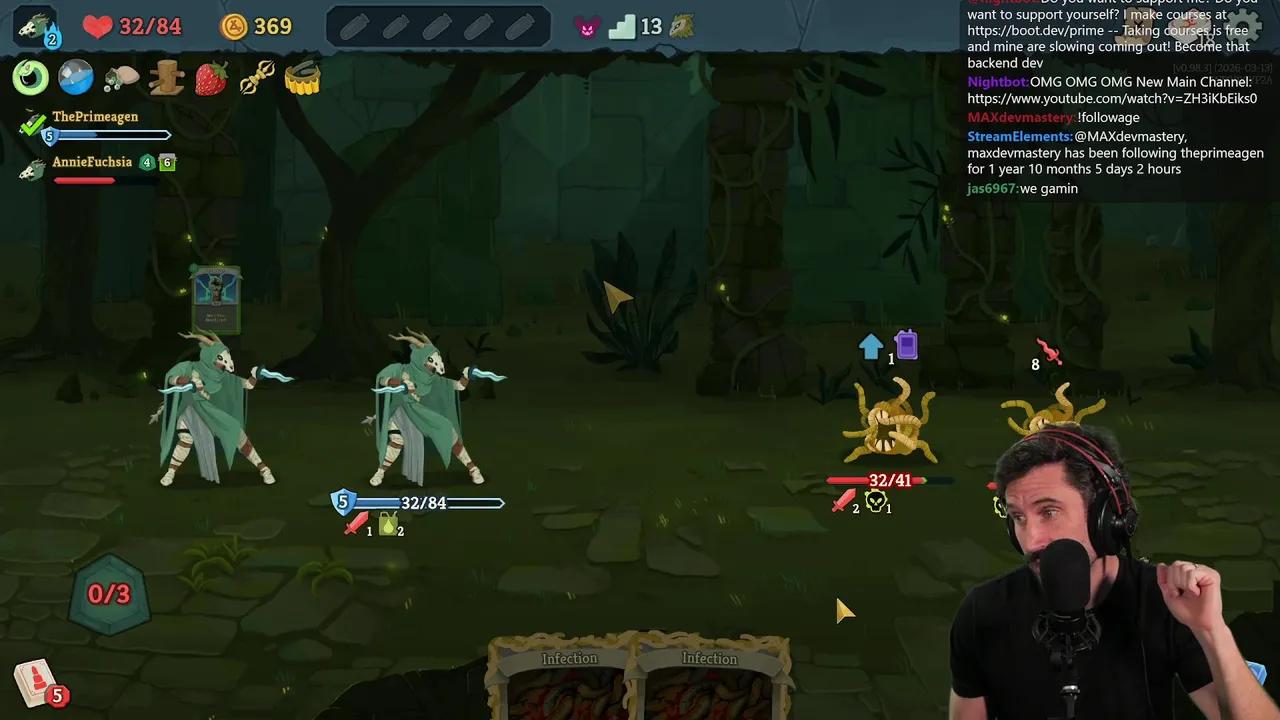Click the green eye orb relic
Image resolution: width=1280 pixels, height=720 pixels.
(30, 78)
